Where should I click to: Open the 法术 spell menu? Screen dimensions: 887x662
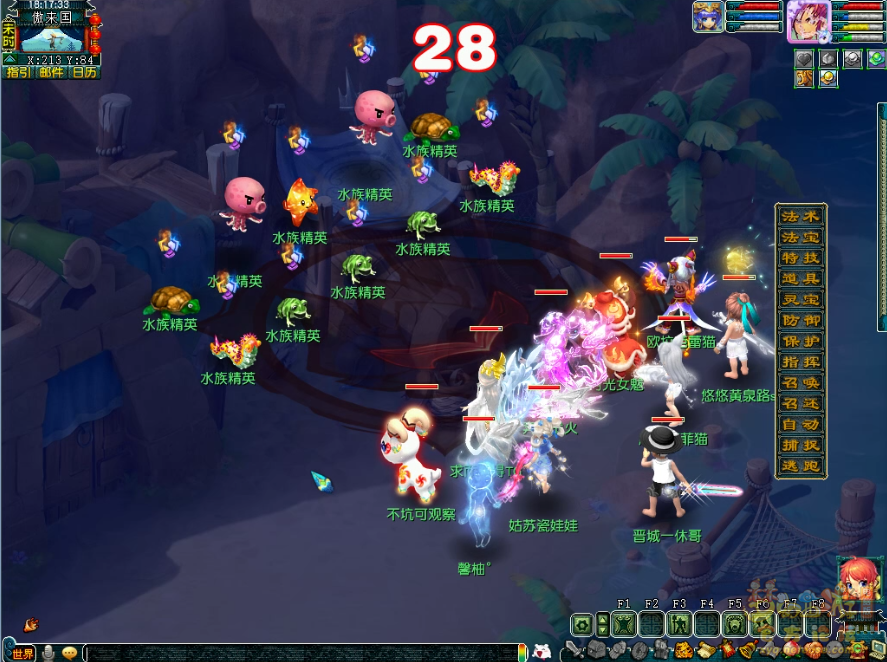(x=801, y=216)
